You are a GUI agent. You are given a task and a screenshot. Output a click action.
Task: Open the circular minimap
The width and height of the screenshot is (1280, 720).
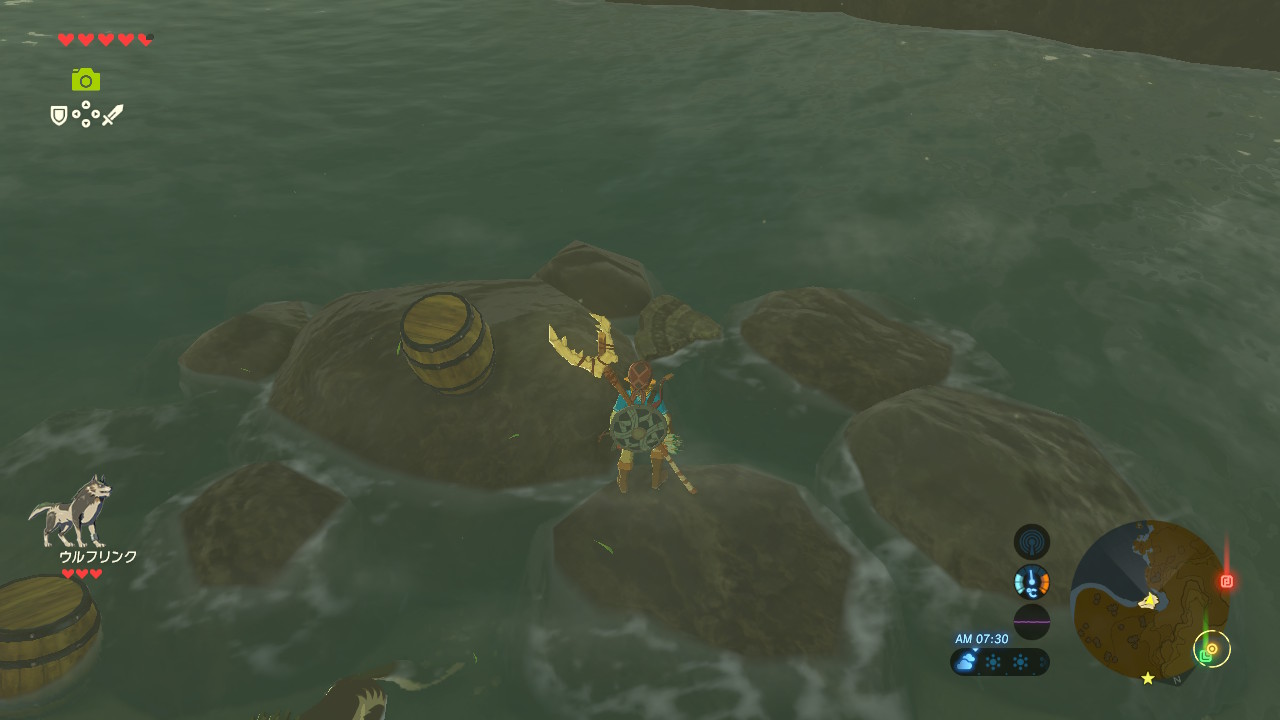1149,599
